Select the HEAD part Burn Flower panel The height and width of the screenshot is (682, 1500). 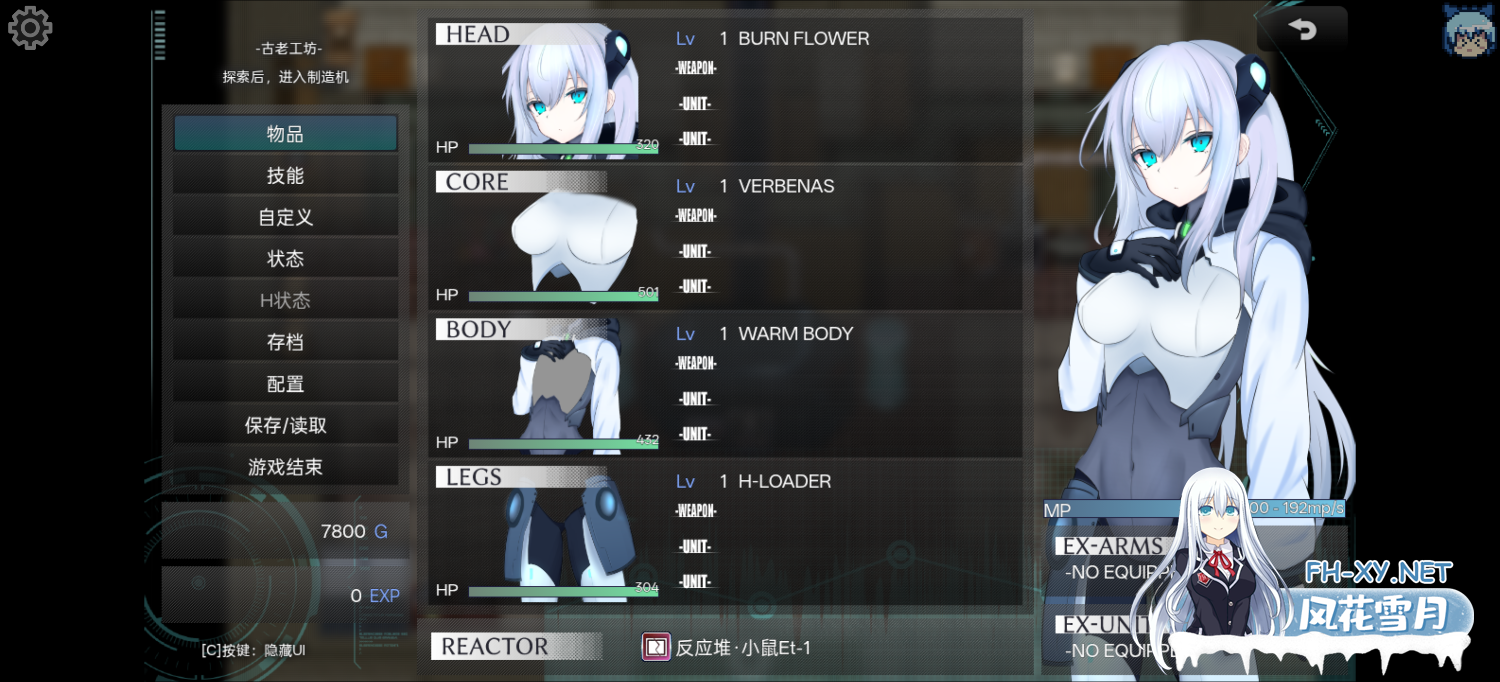point(725,90)
